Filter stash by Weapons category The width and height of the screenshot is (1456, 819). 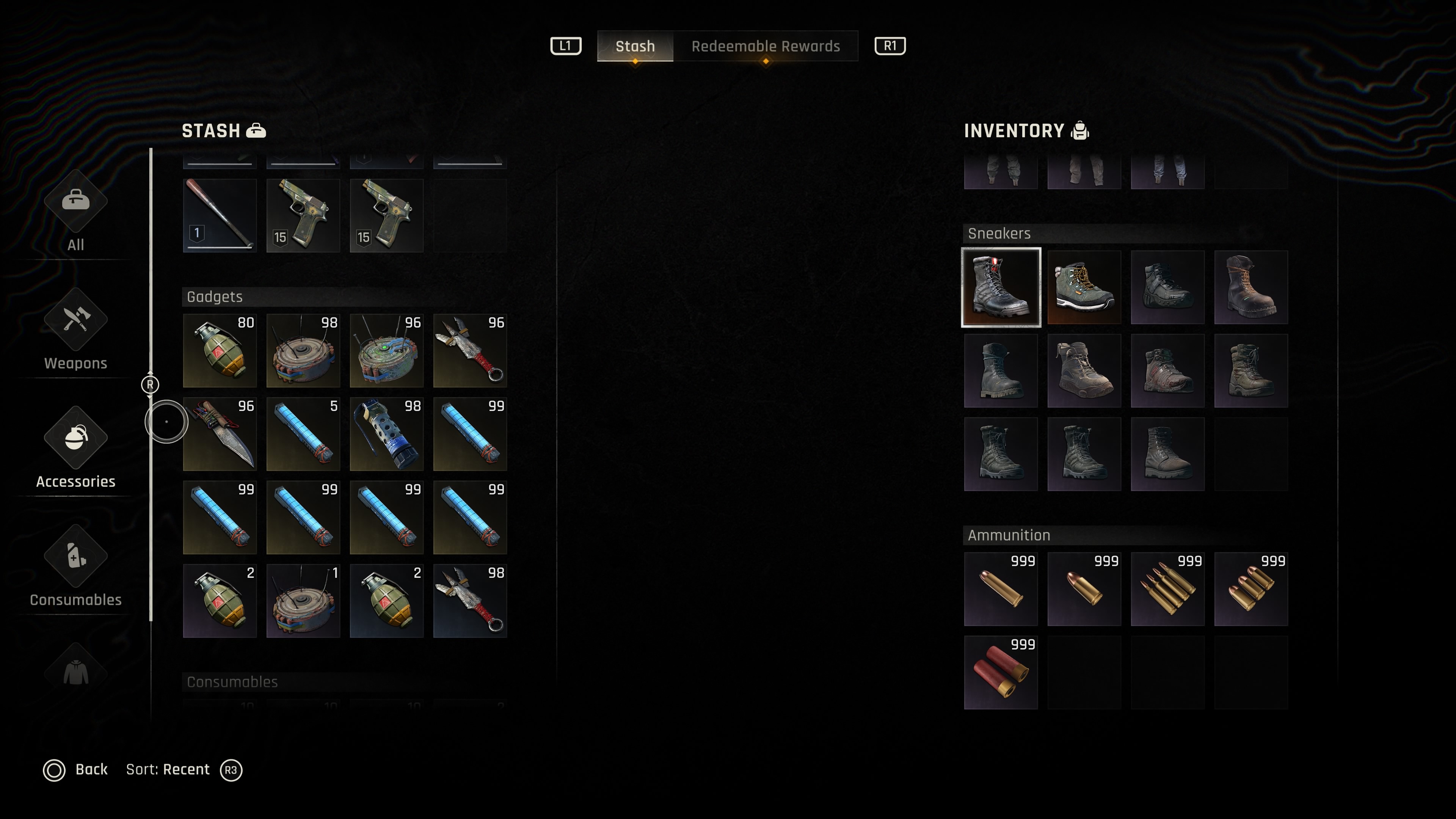pos(76,331)
